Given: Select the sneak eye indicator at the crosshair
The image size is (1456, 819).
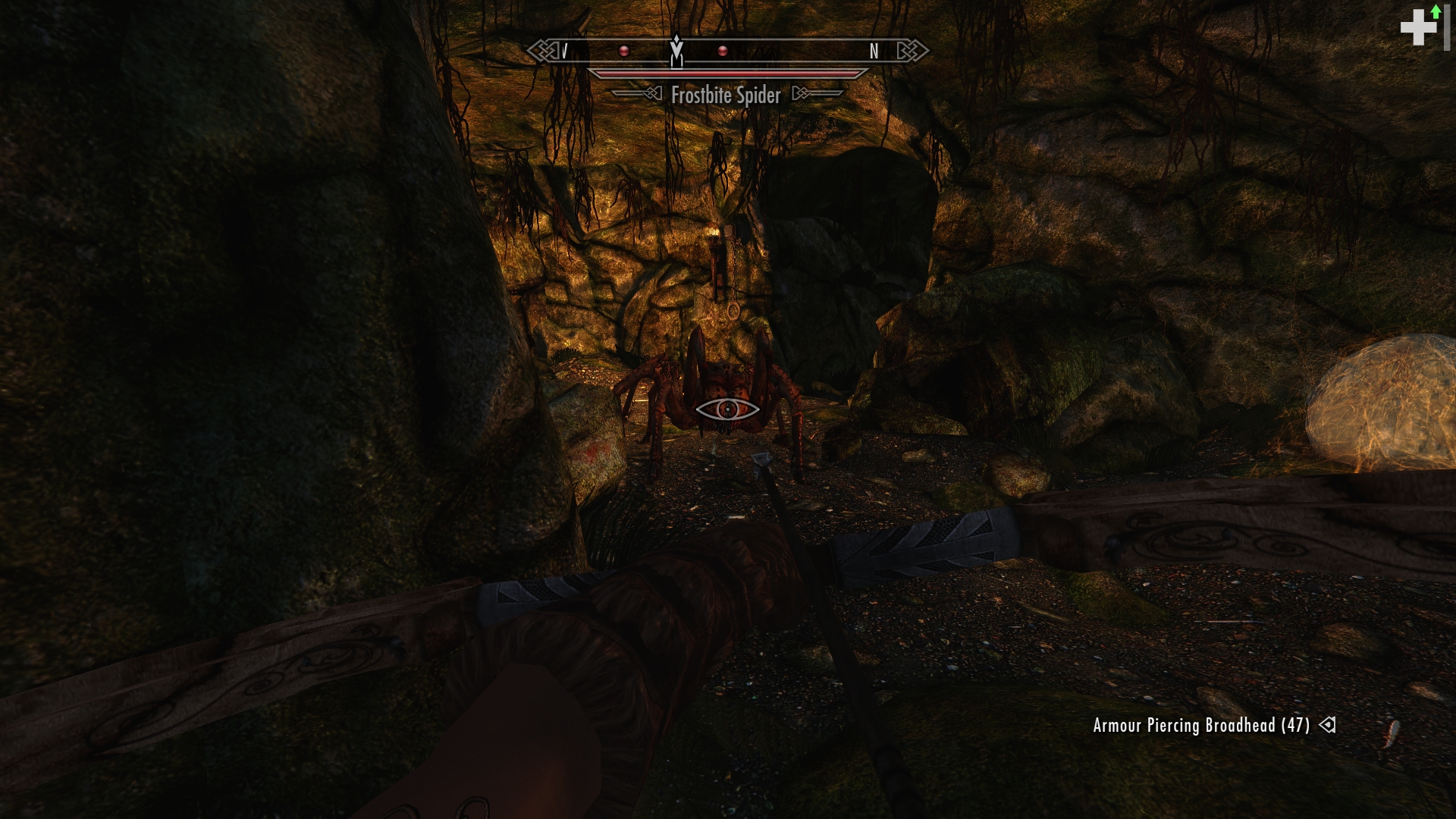Looking at the screenshot, I should pyautogui.click(x=727, y=409).
